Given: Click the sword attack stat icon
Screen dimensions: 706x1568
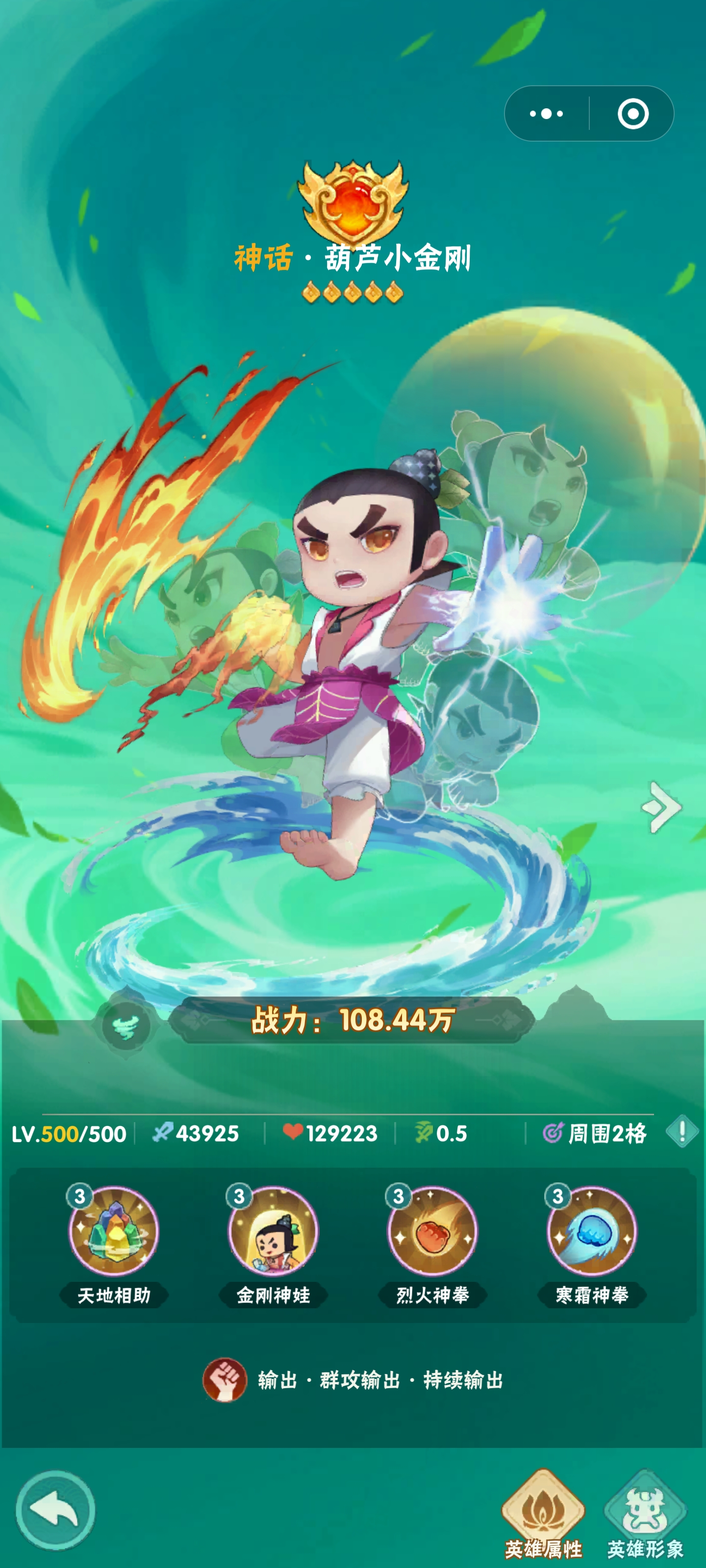Looking at the screenshot, I should point(162,1133).
